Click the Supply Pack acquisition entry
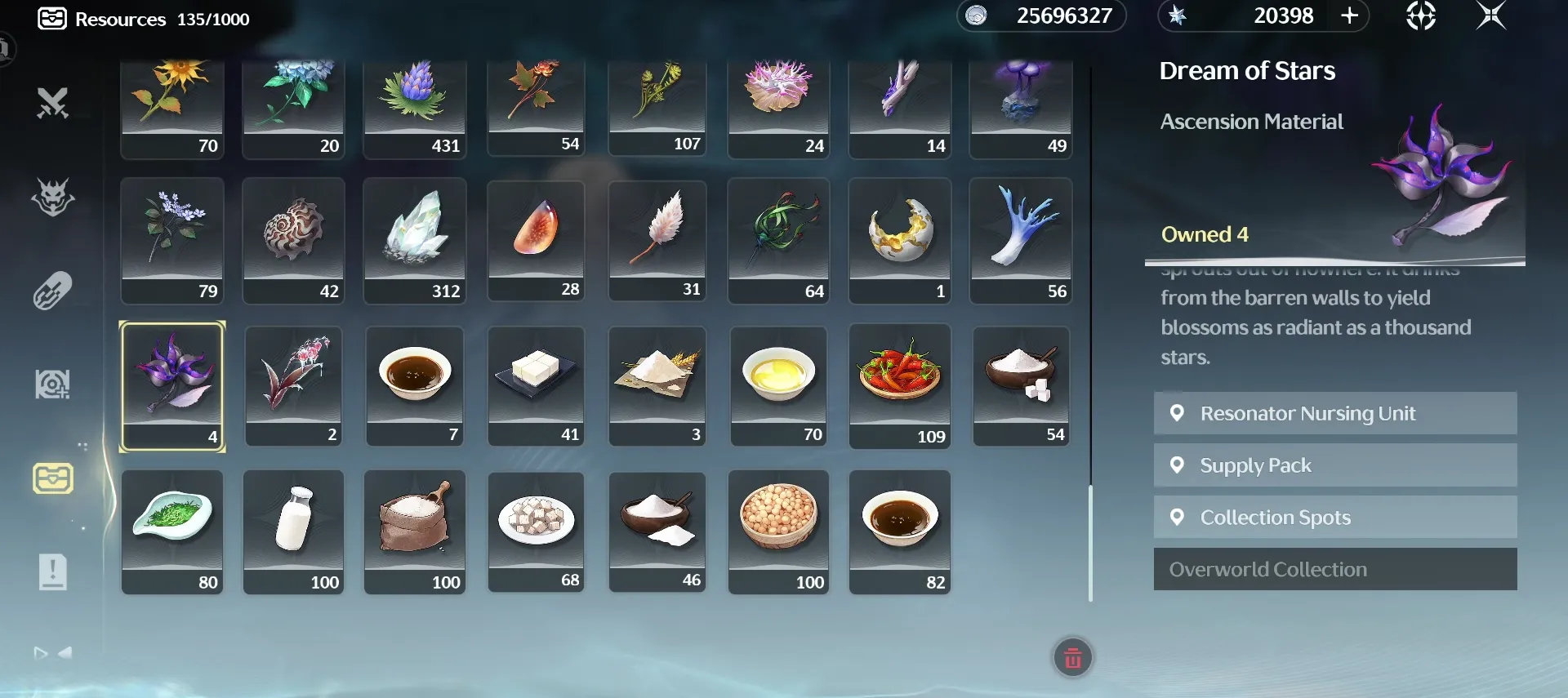 click(x=1334, y=465)
